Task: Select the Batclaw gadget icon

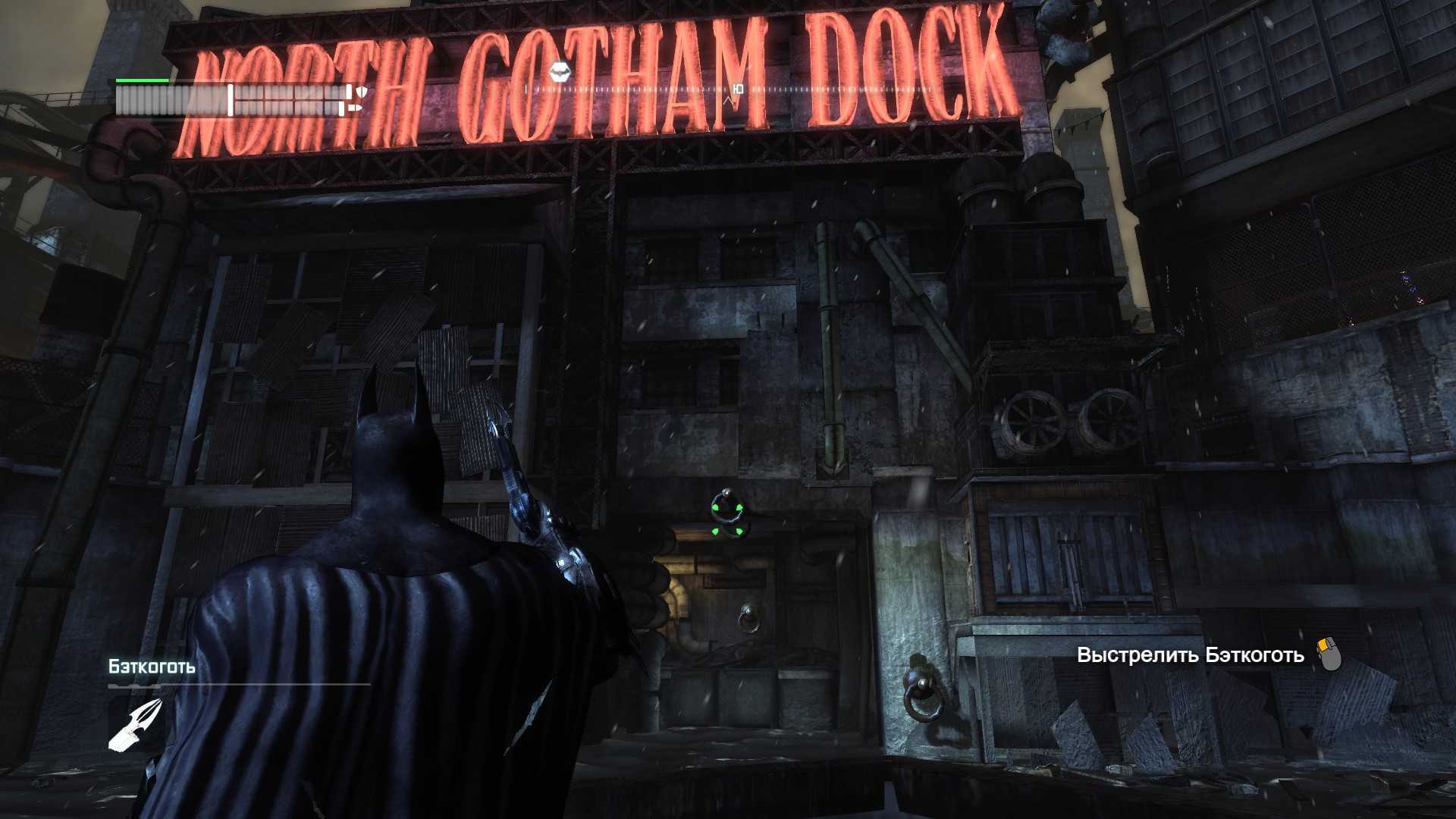Action: [136, 725]
